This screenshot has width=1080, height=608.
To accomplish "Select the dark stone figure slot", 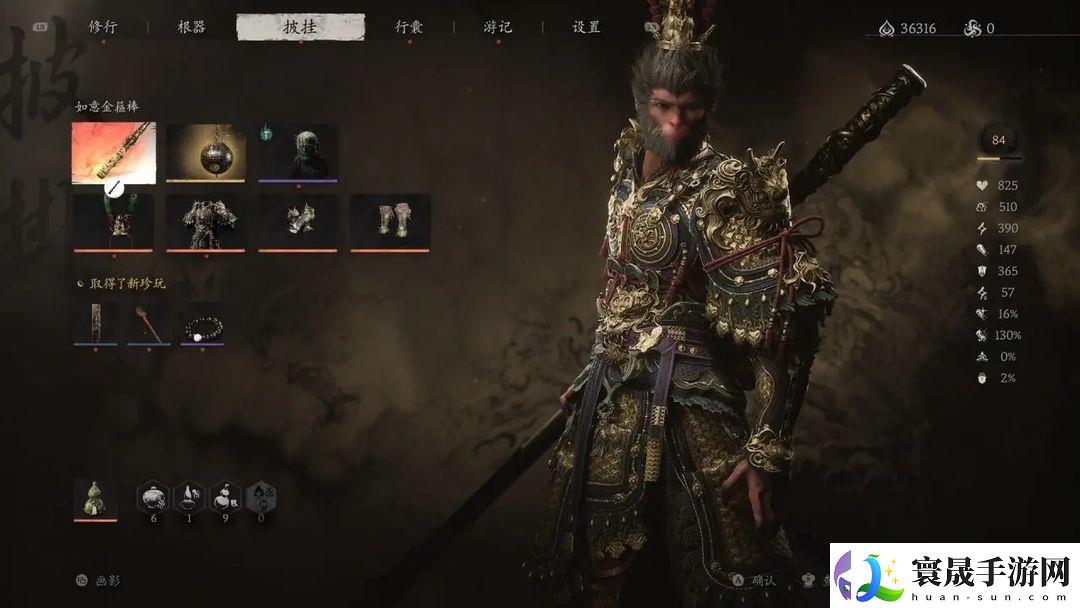I will (298, 152).
